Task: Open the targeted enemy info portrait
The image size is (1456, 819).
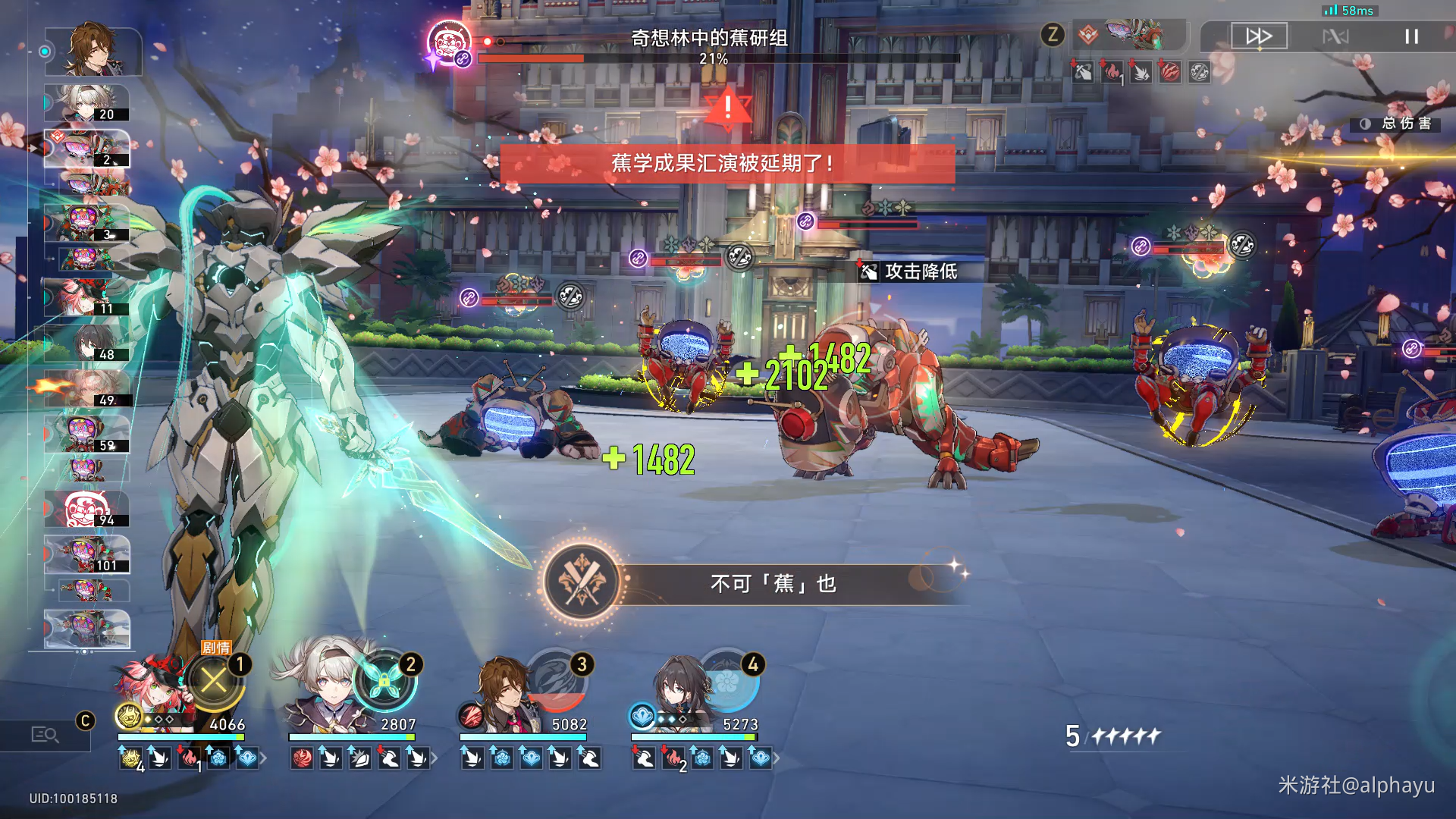Action: (1134, 35)
